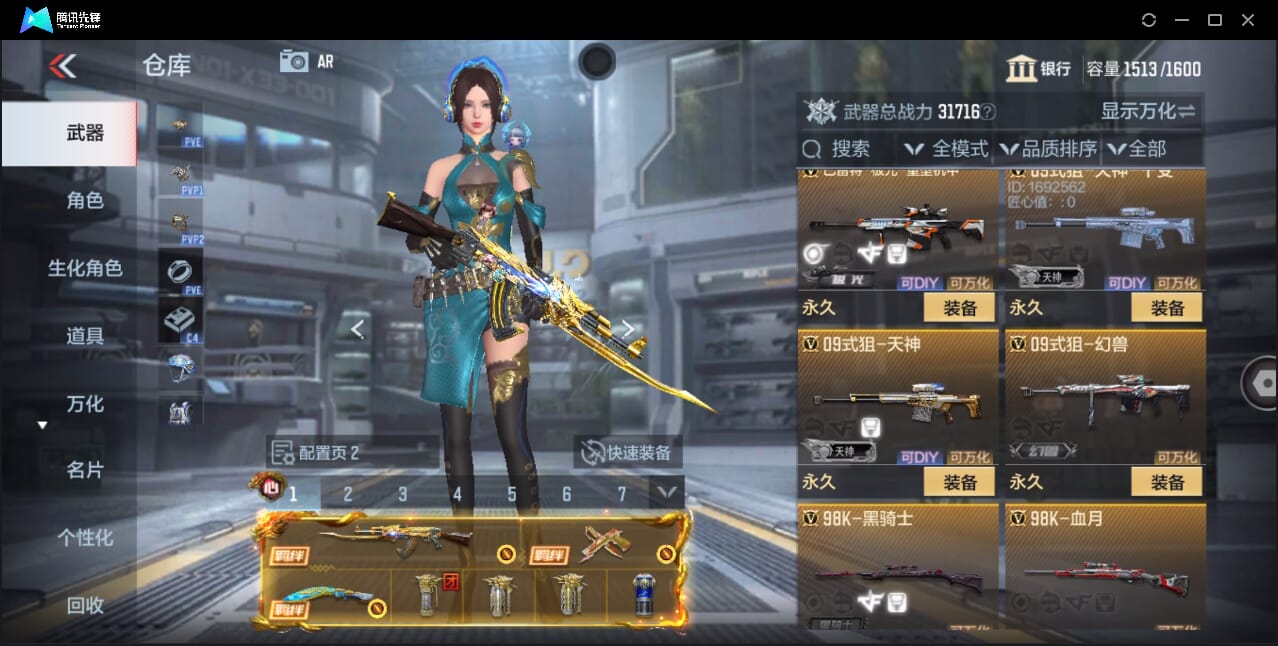Equip the 09式狙-幻兽 sniper rifle
This screenshot has width=1278, height=646.
click(1167, 482)
